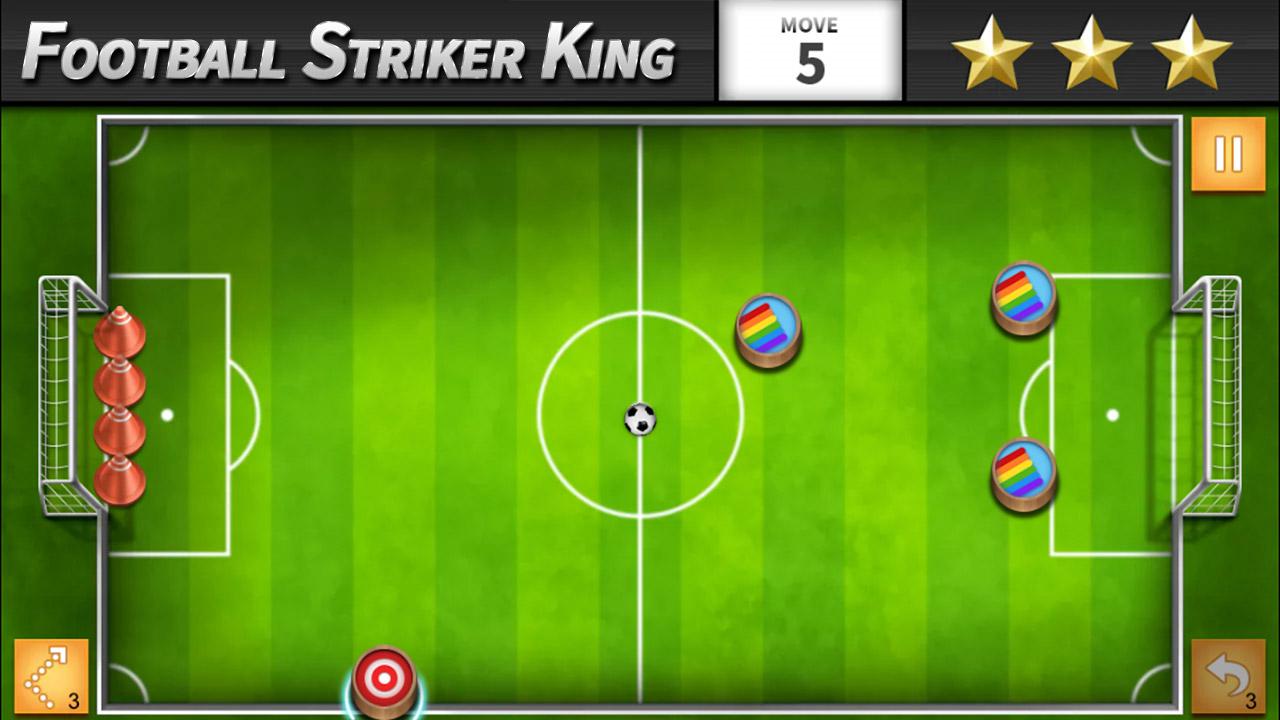Image resolution: width=1280 pixels, height=720 pixels.
Task: Click the undo remaining count number 3
Action: [1253, 703]
